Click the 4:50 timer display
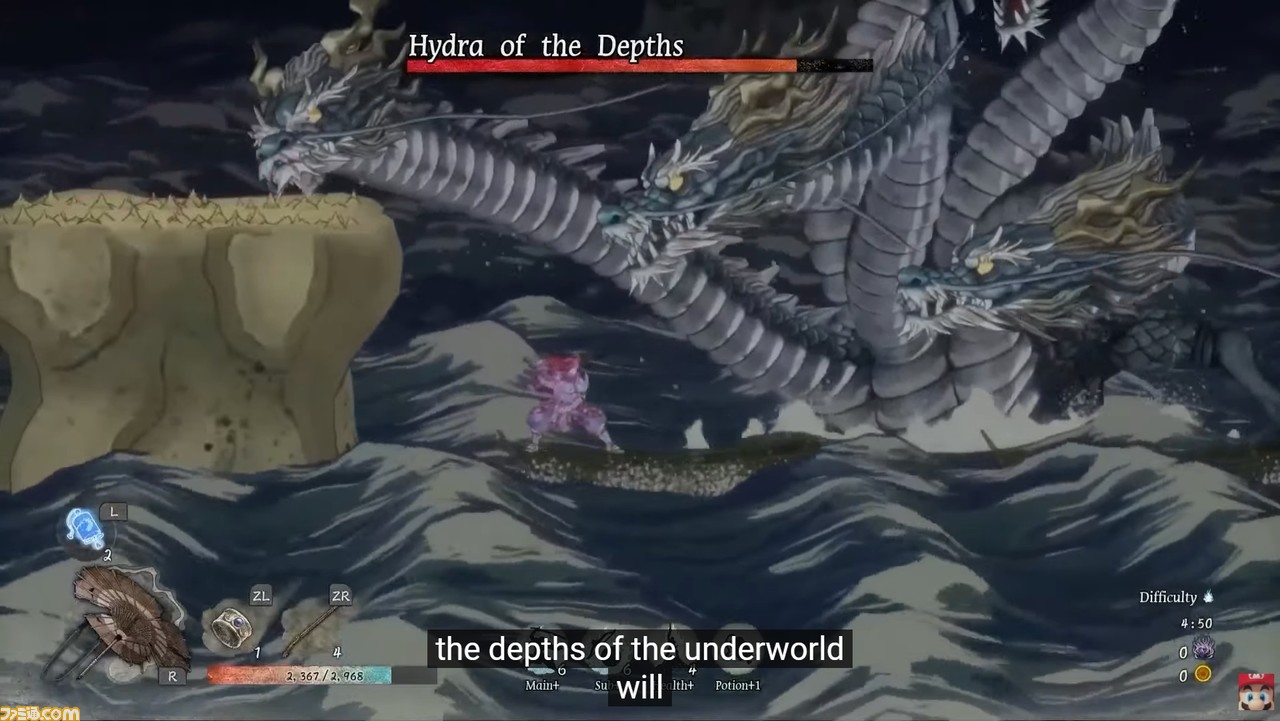Screen dimensions: 1280x721 (x=1196, y=622)
